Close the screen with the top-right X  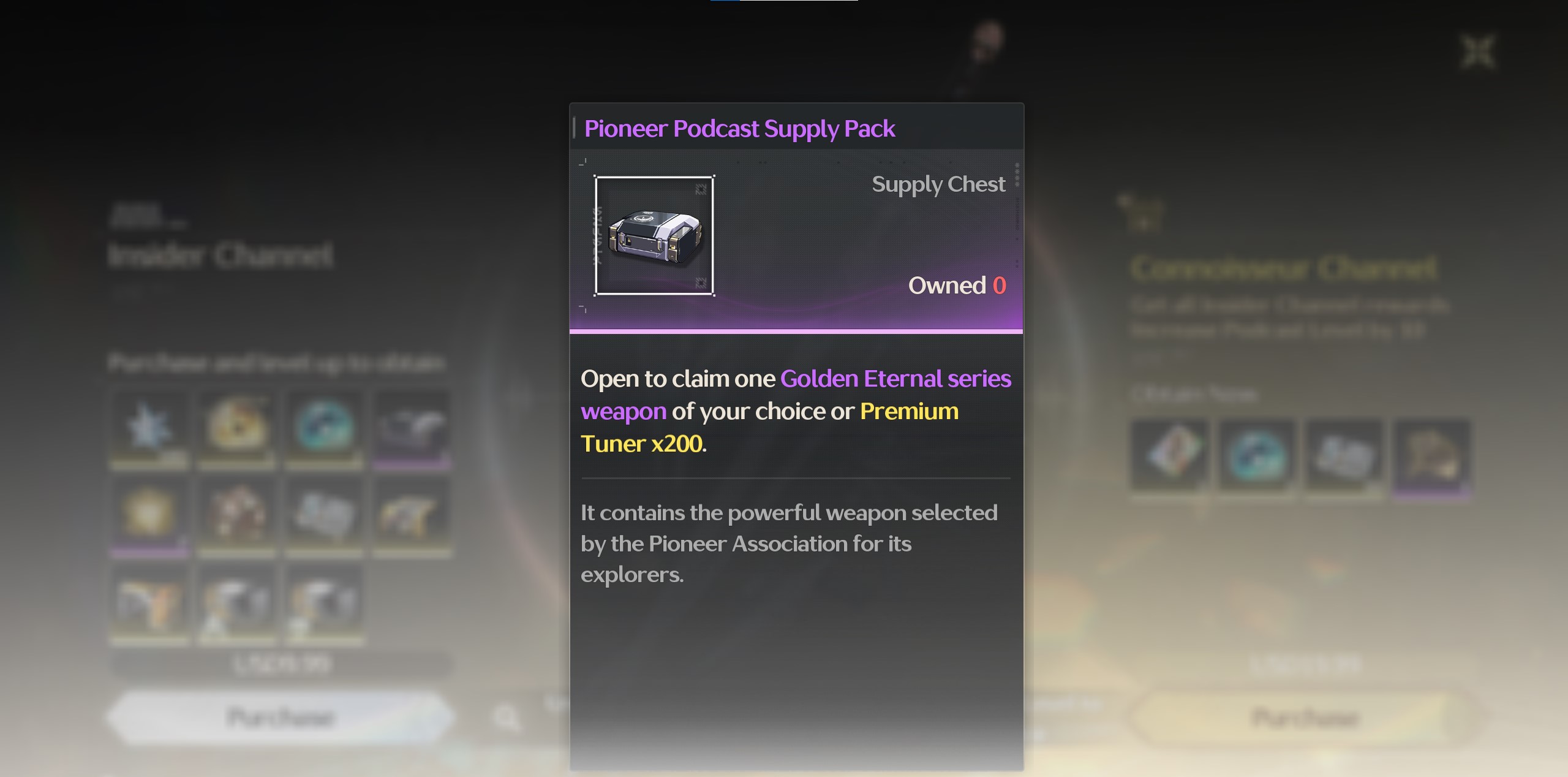pyautogui.click(x=1479, y=51)
